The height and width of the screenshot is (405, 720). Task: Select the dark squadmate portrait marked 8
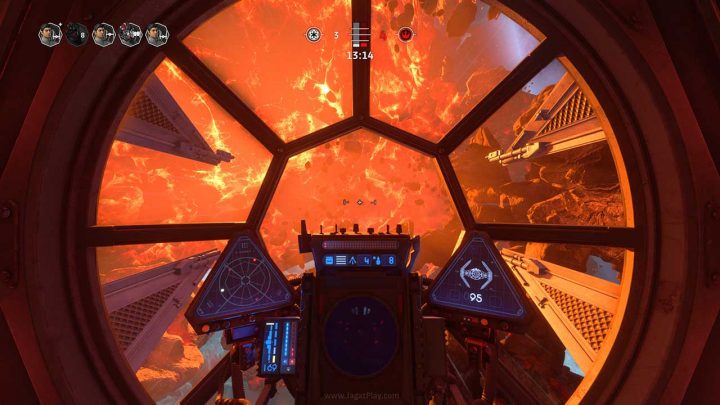pos(77,35)
